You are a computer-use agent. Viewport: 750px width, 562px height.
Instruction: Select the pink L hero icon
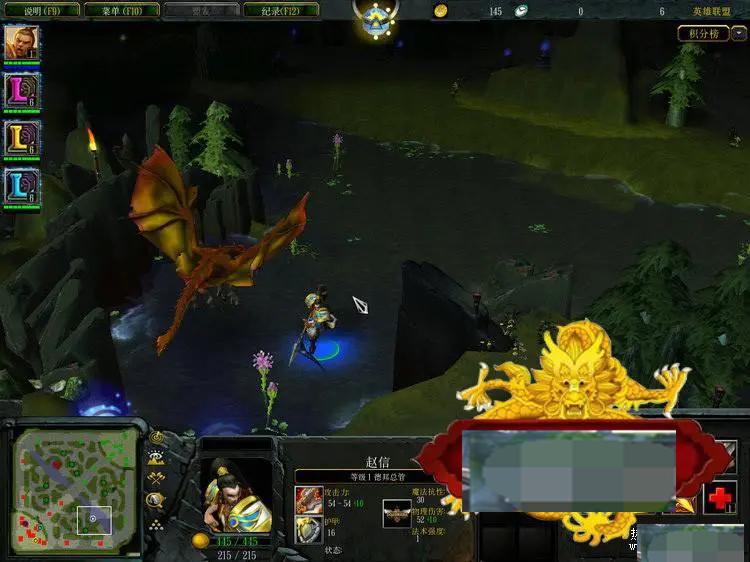click(20, 90)
